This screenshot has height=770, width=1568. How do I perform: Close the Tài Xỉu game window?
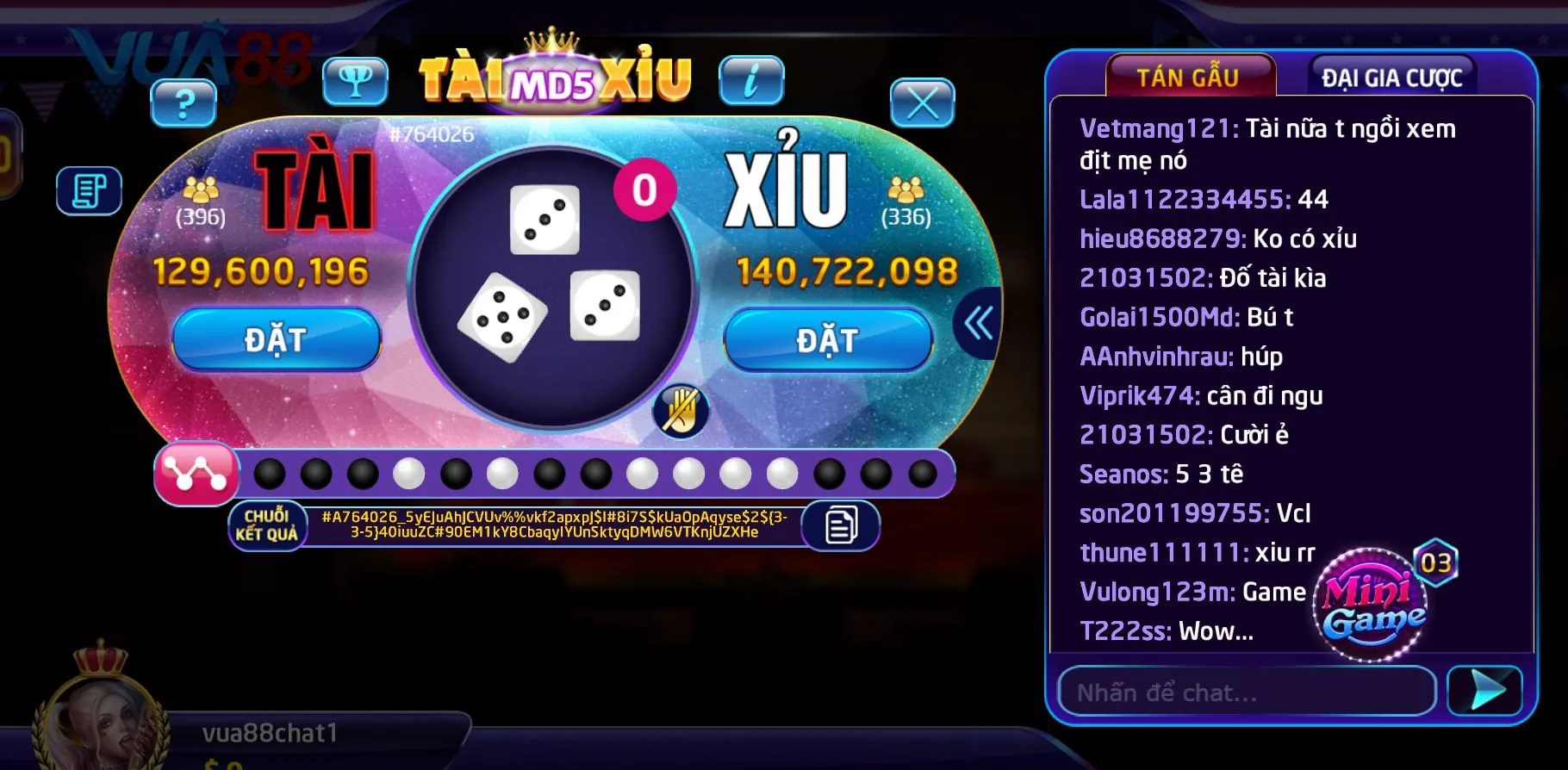click(924, 101)
